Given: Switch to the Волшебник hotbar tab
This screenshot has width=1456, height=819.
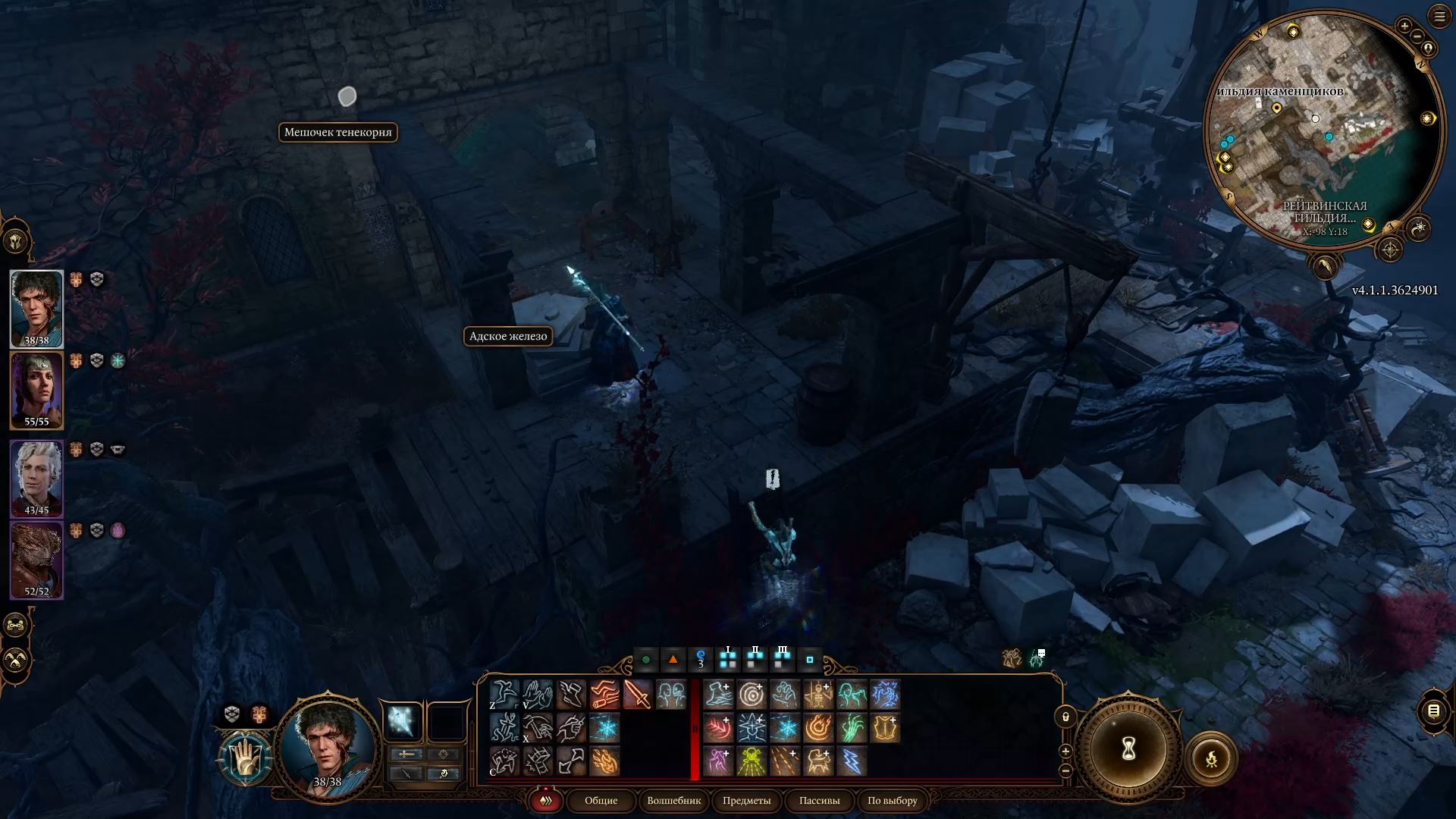Looking at the screenshot, I should pyautogui.click(x=673, y=801).
